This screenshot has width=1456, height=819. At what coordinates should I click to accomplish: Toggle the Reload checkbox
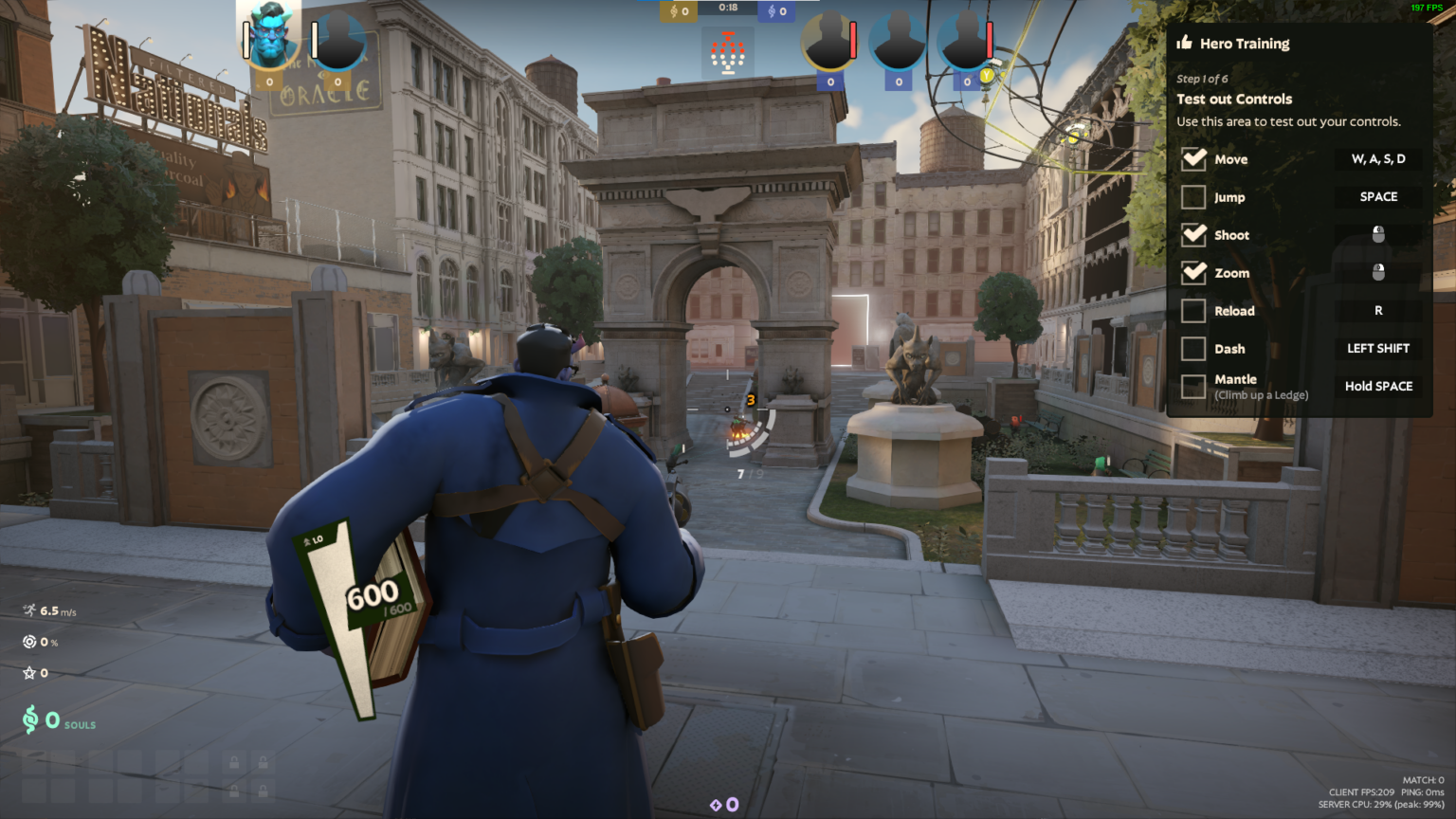1193,311
